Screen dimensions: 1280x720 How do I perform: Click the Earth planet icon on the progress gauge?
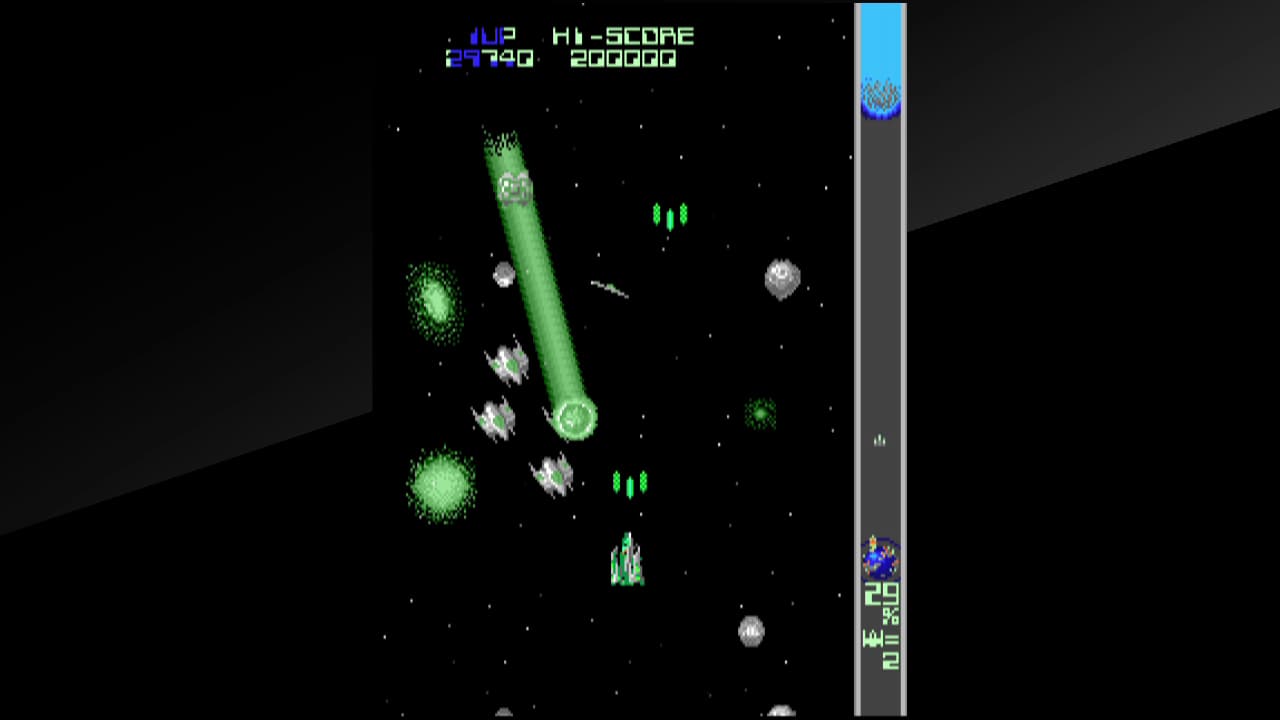pyautogui.click(x=880, y=558)
